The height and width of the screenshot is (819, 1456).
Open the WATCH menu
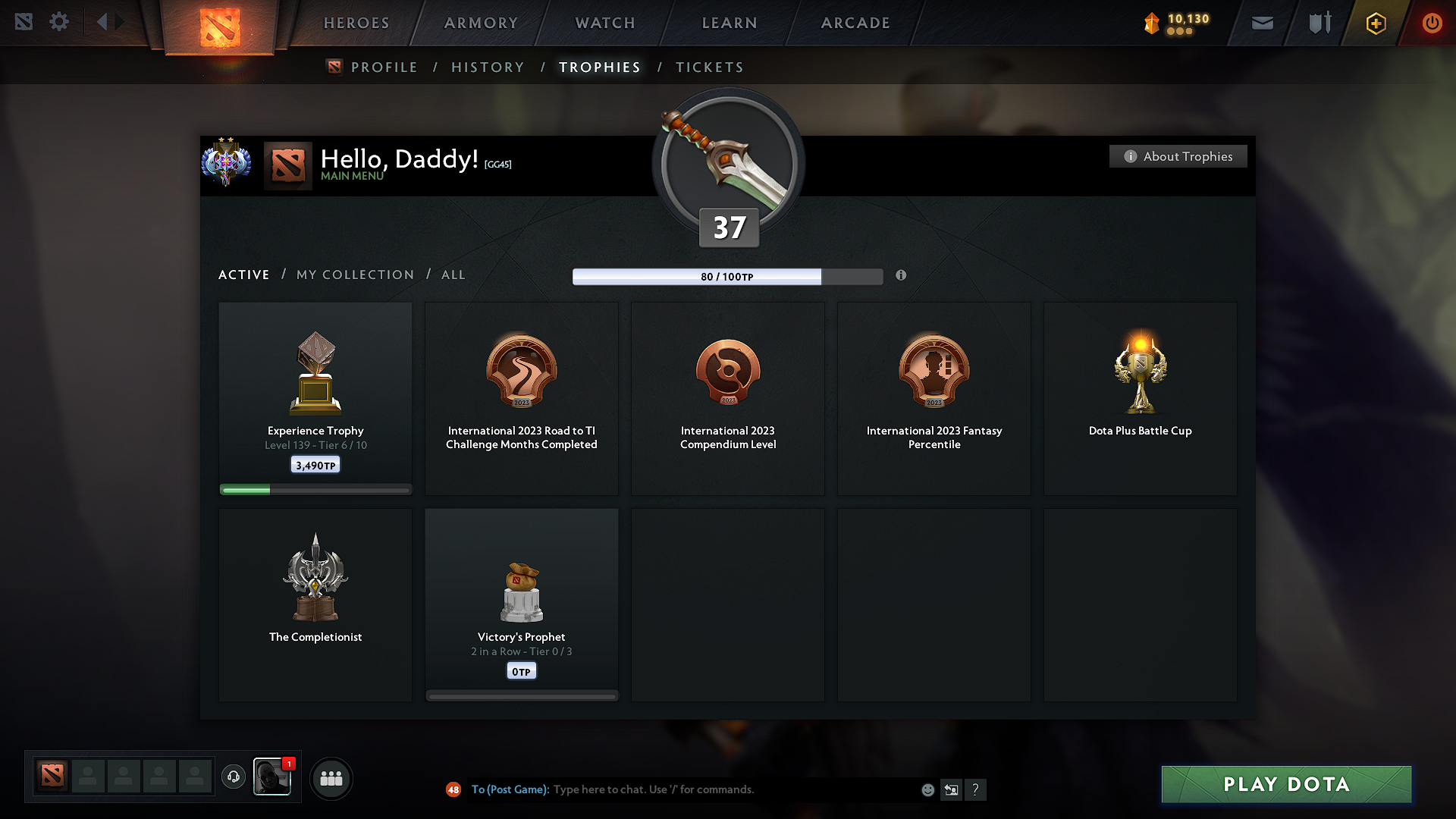tap(604, 23)
